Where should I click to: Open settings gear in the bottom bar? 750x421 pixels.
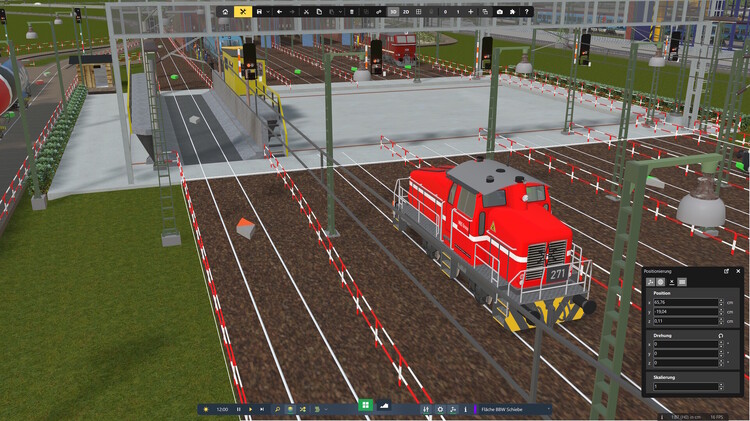[440, 409]
